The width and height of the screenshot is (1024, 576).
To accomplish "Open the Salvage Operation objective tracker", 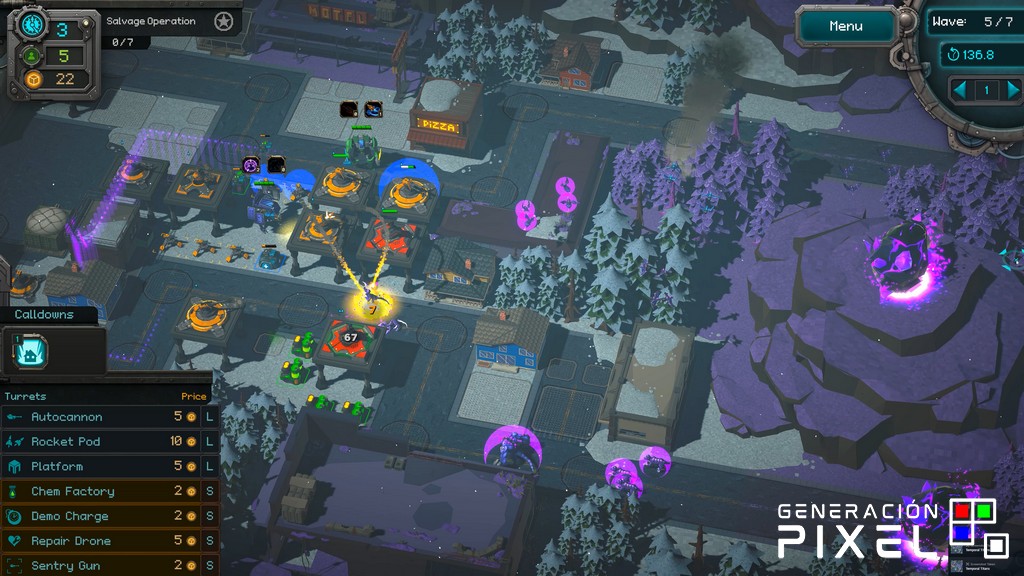I will coord(150,21).
